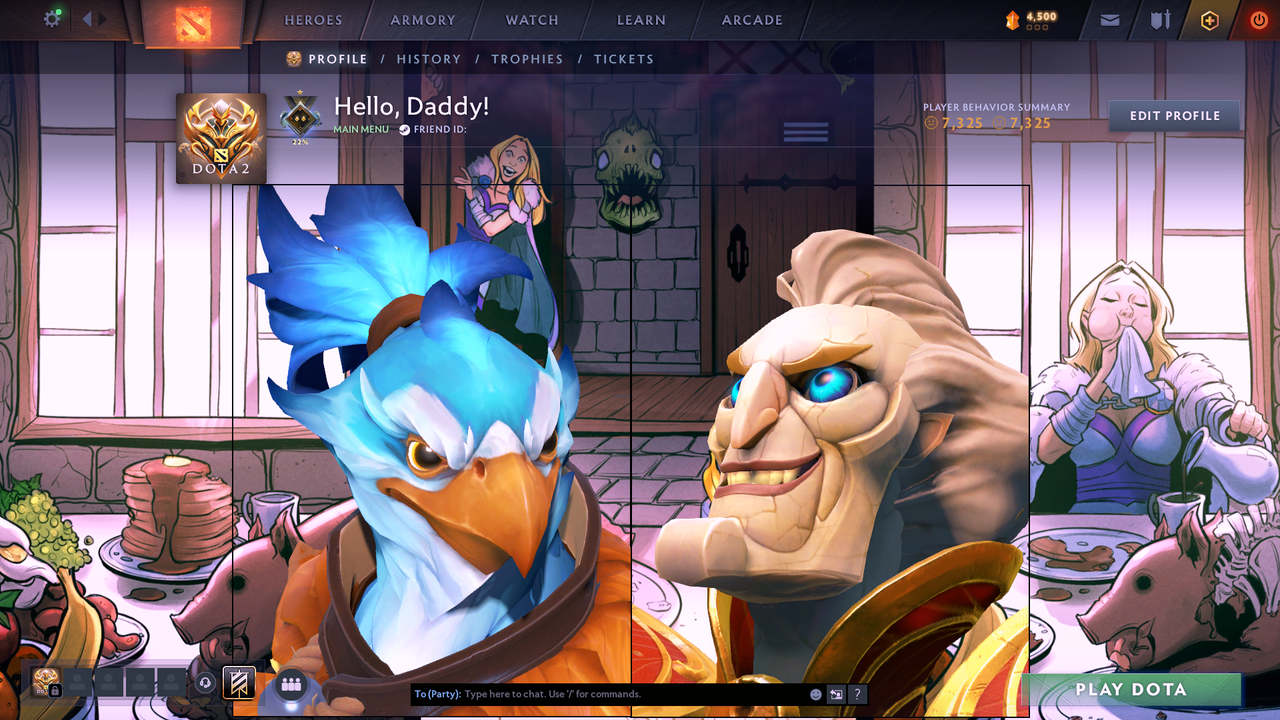
Task: Open the mail/notifications inbox icon
Action: point(1110,19)
